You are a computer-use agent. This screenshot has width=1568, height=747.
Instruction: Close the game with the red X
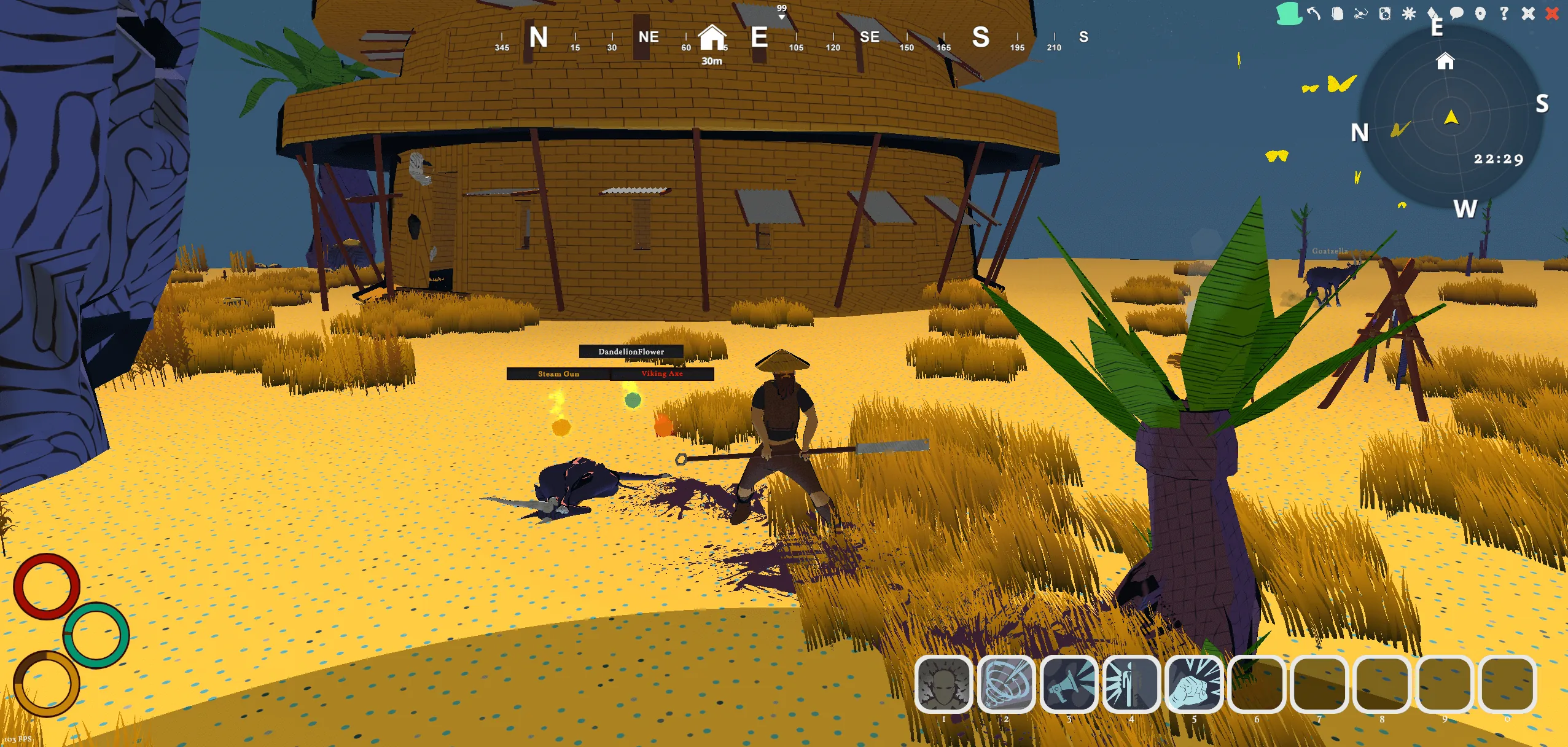coord(1552,14)
